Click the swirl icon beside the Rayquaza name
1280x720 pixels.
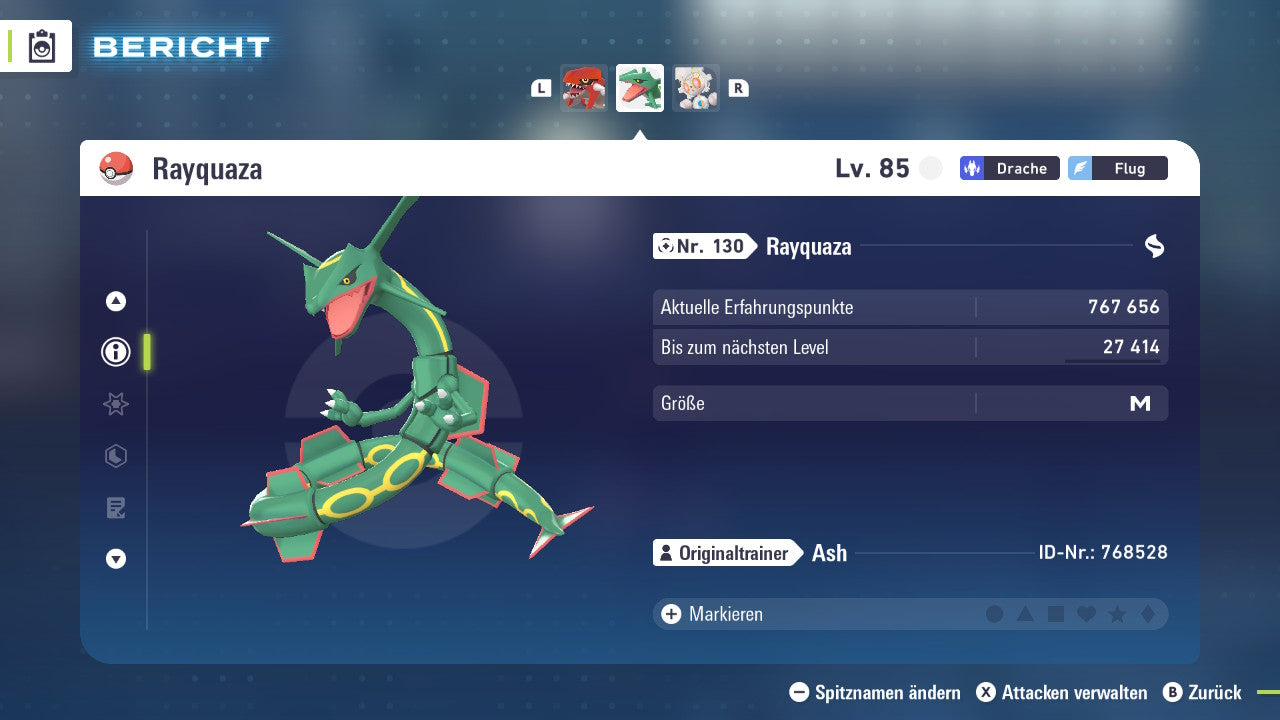point(1155,246)
